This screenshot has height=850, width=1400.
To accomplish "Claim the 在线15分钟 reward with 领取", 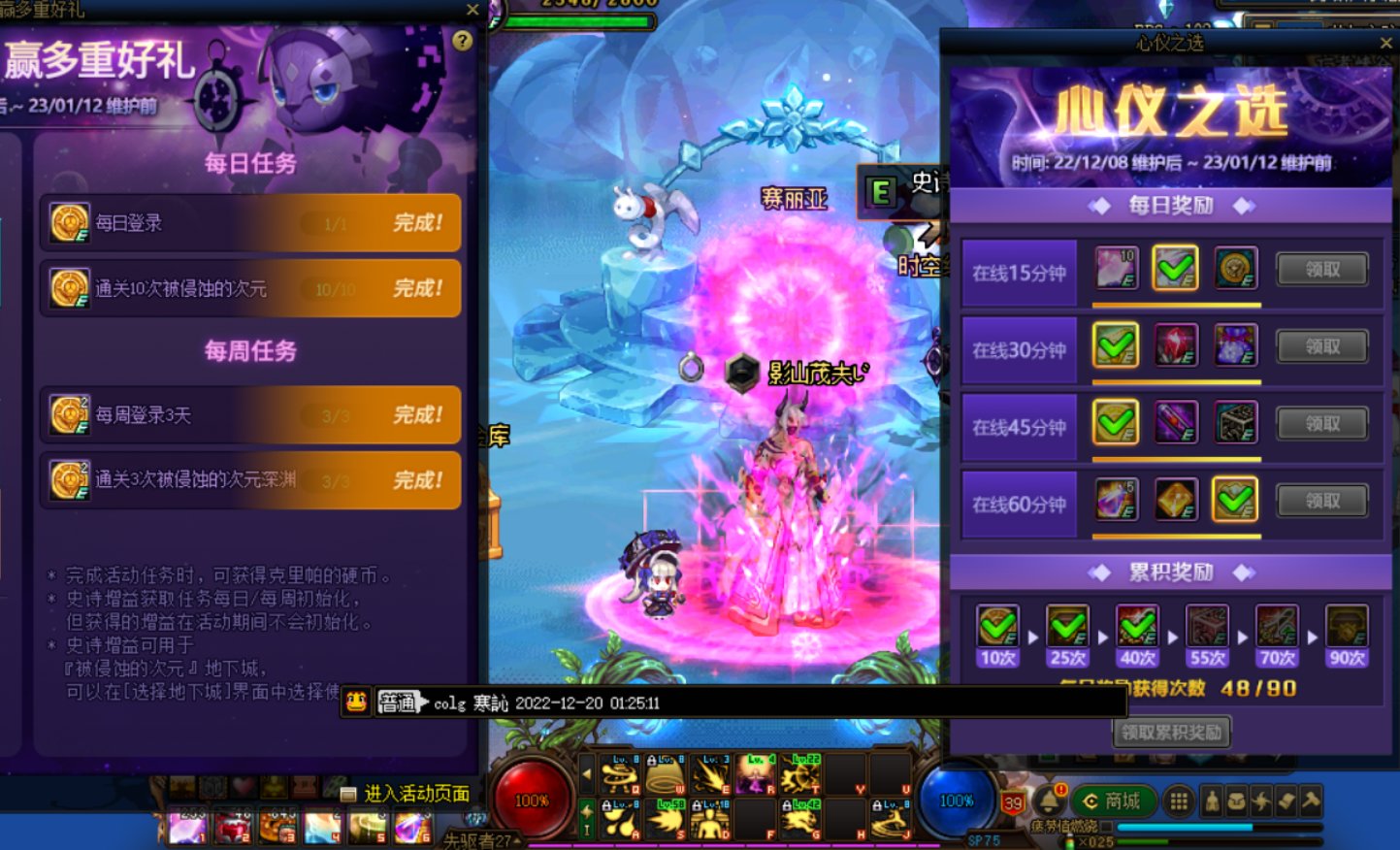I will point(1321,270).
